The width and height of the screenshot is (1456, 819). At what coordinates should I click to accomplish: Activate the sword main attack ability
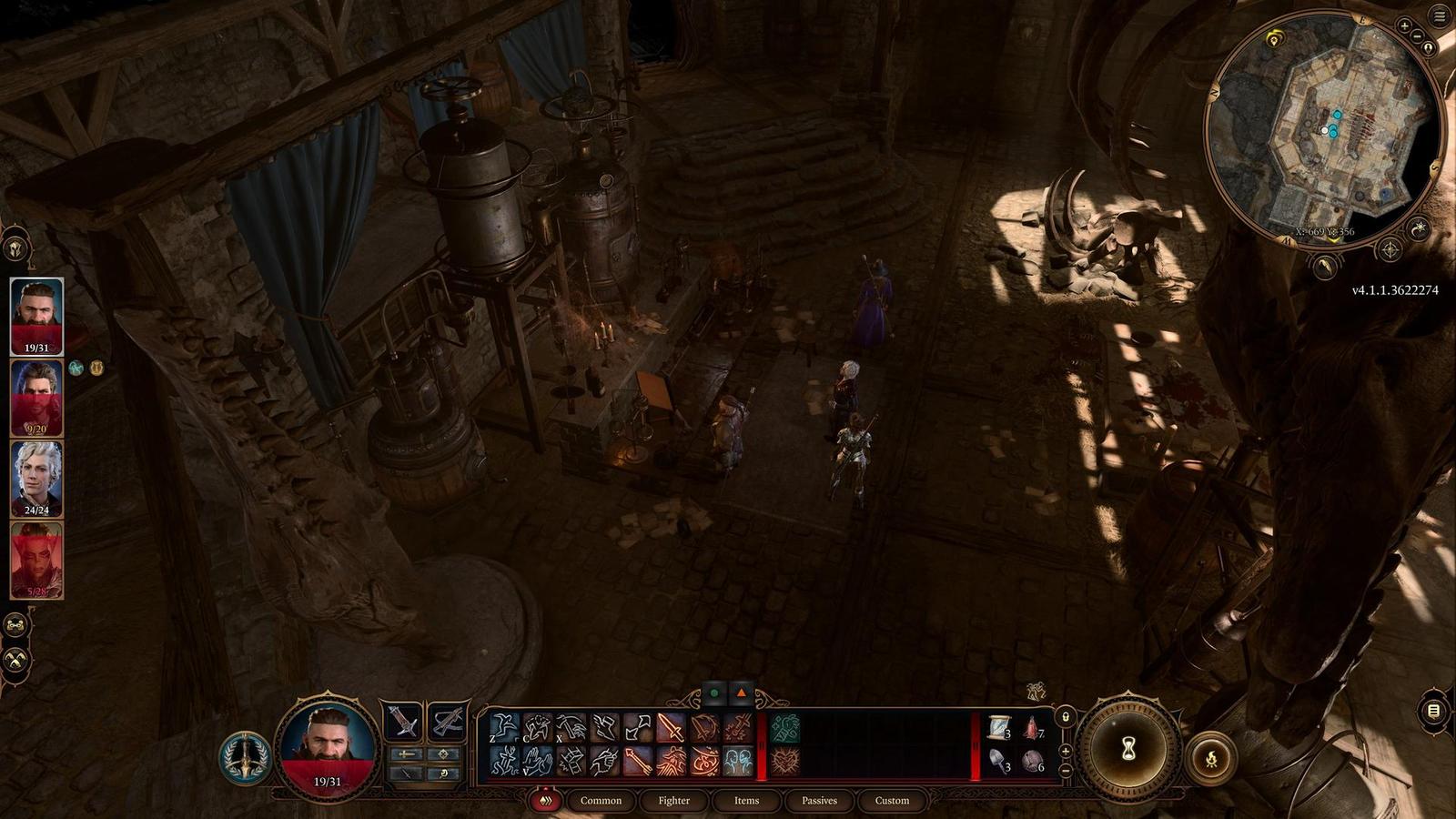(671, 728)
